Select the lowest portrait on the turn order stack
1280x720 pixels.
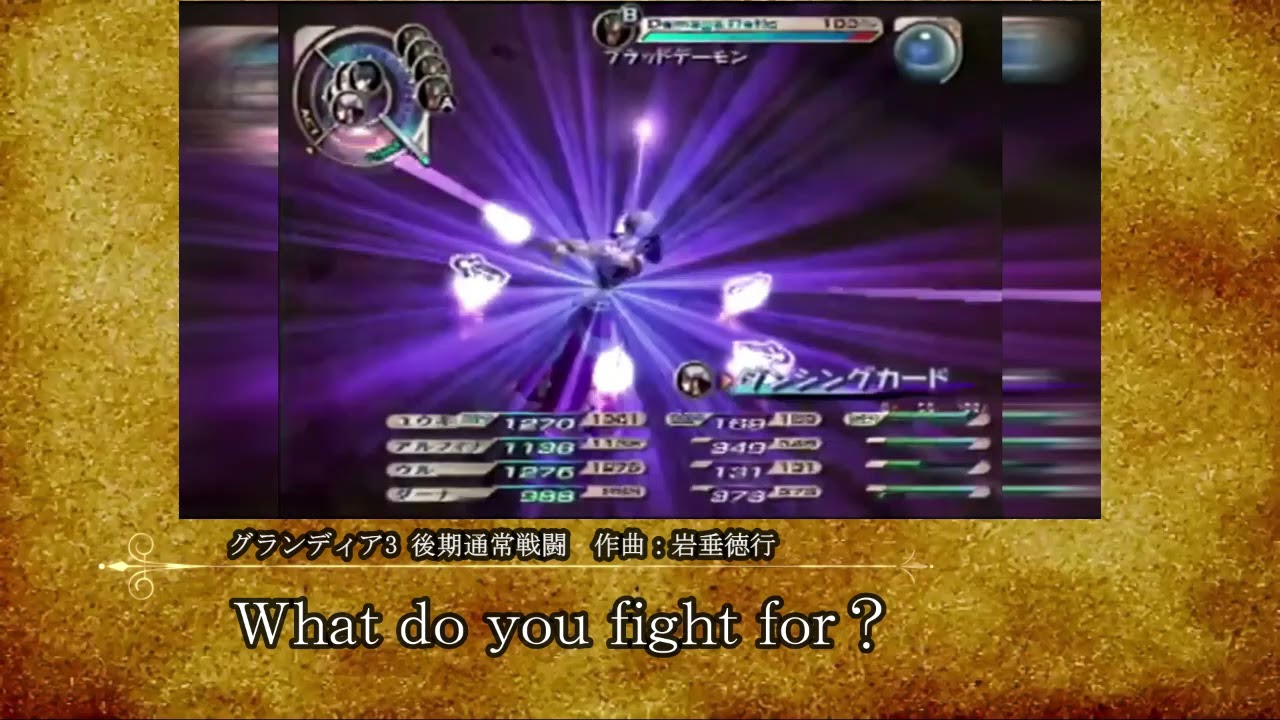437,92
